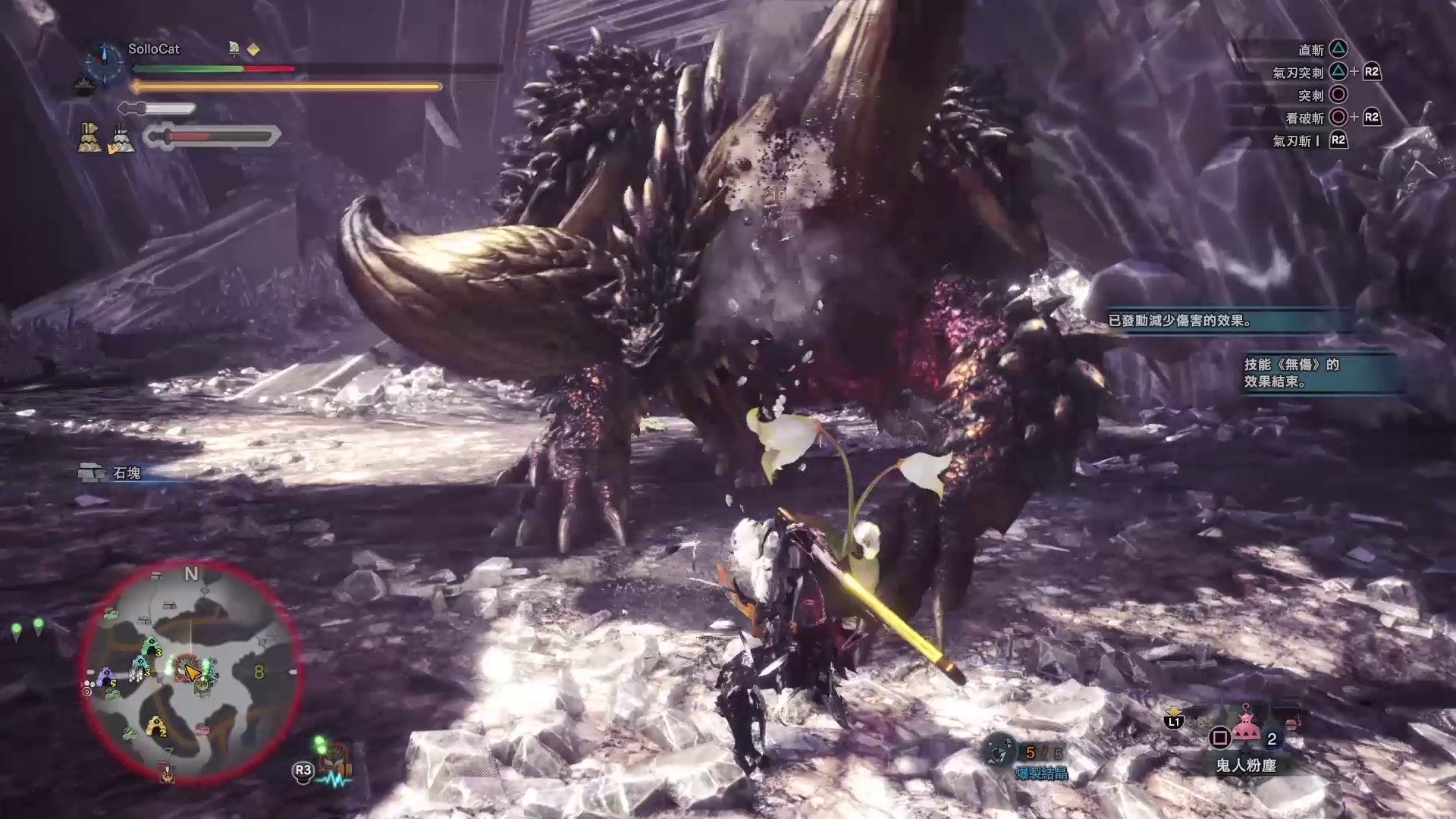
Task: Click the orange player arrow on the minimap
Action: [192, 671]
